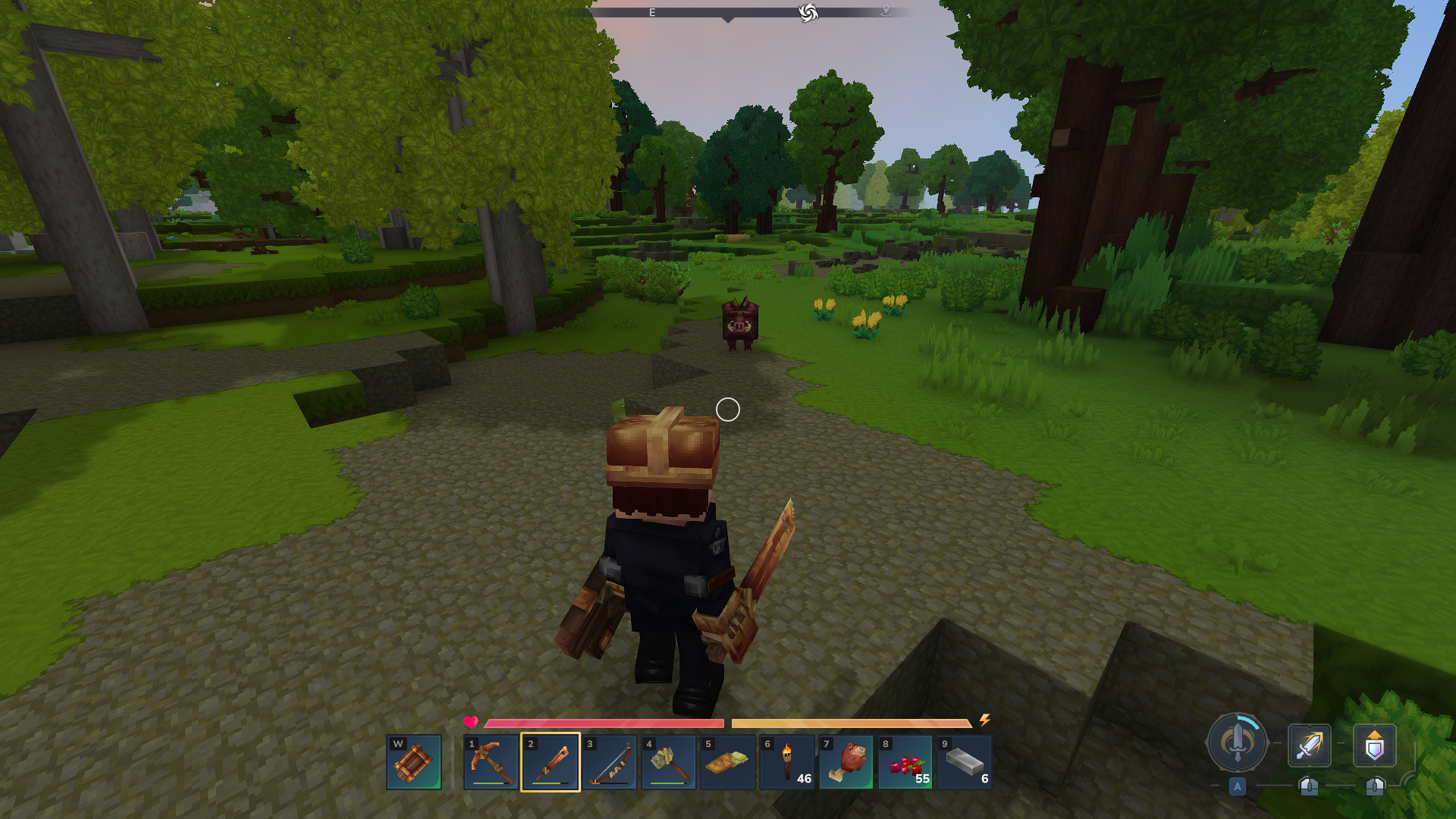Click the sword slash attack ability icon
This screenshot has width=1456, height=819.
click(1310, 745)
